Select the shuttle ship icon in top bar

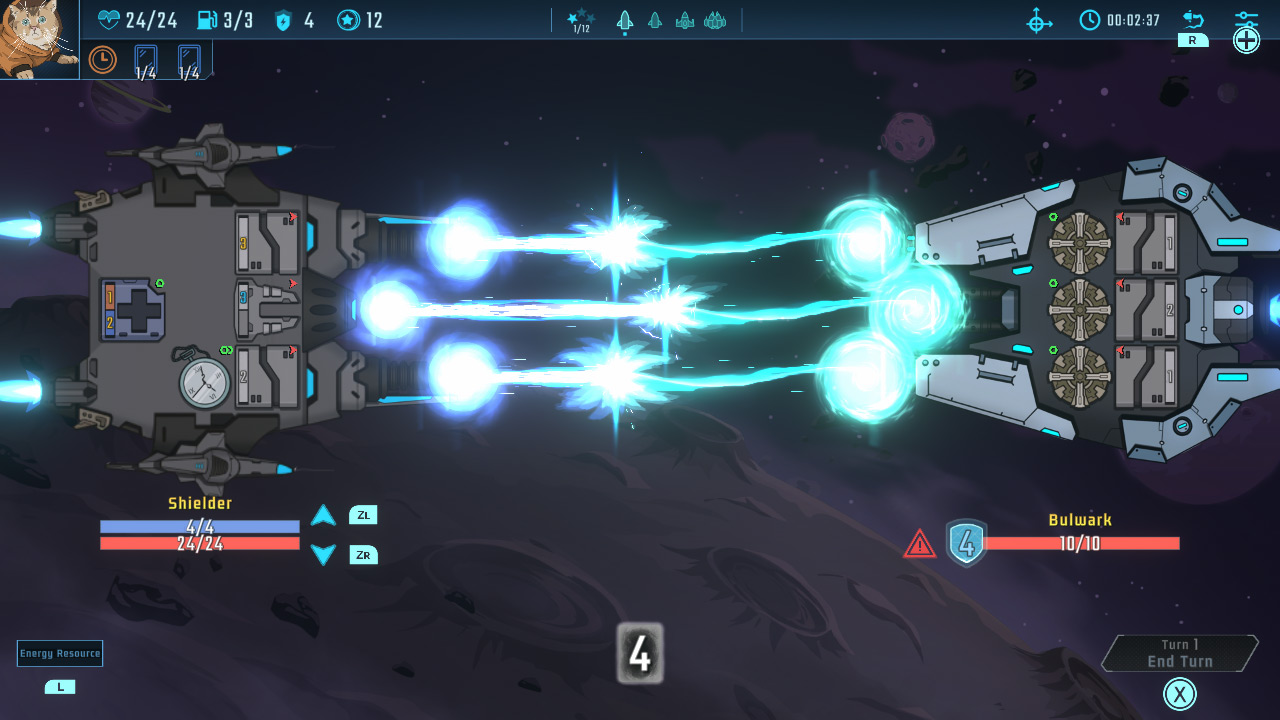(x=625, y=20)
